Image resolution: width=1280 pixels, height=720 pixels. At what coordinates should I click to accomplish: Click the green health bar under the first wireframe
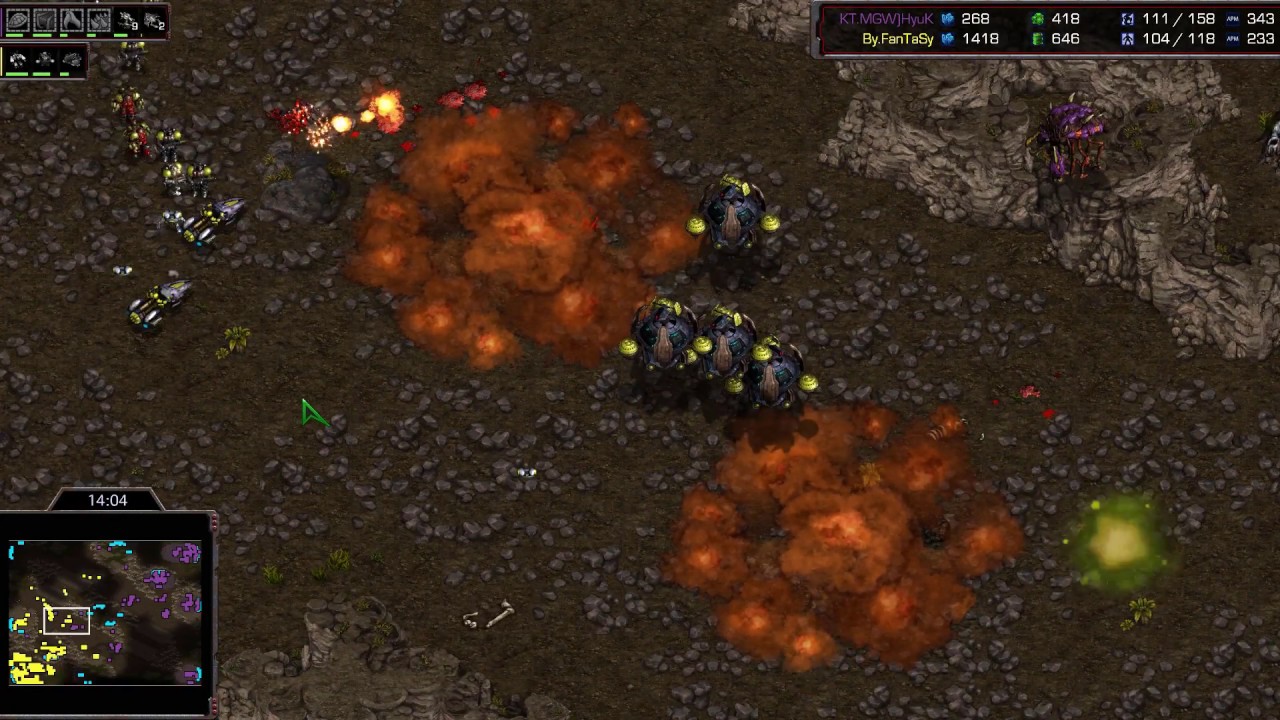[14, 35]
